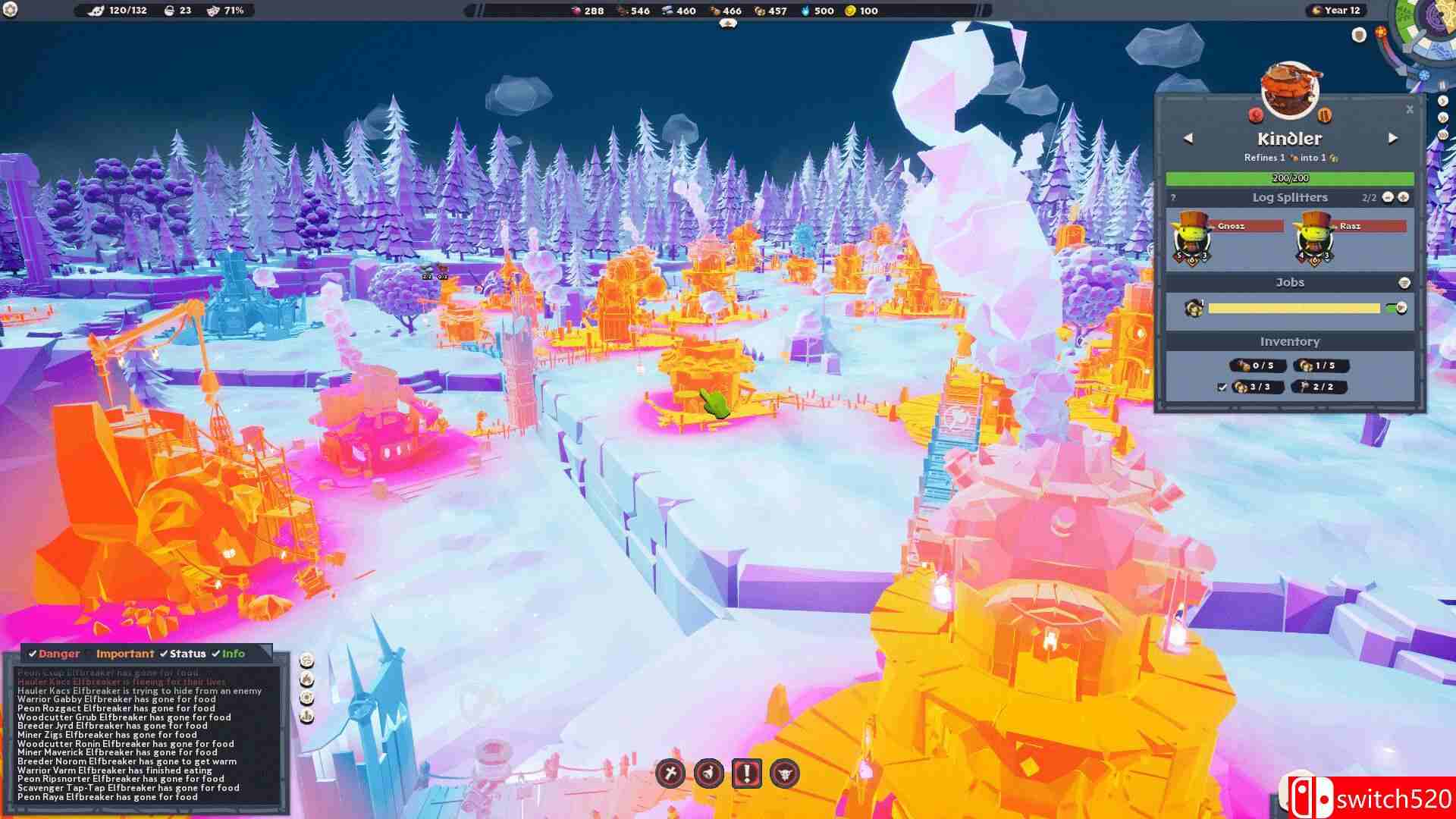Remove a Log Splitter worker slot
This screenshot has height=819, width=1456.
pyautogui.click(x=1388, y=197)
